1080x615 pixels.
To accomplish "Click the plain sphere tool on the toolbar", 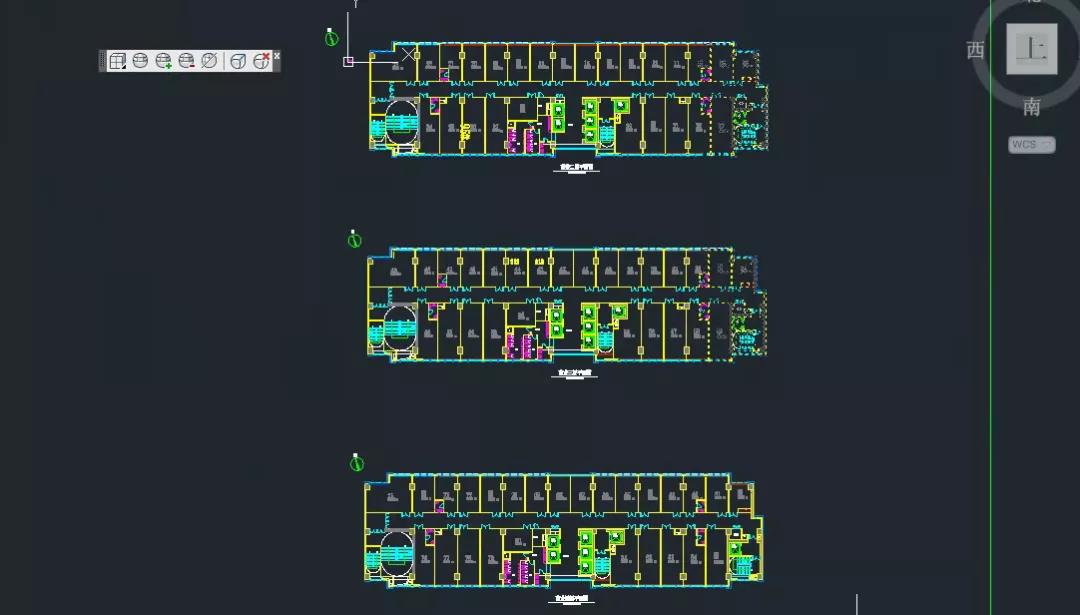I will coord(140,61).
